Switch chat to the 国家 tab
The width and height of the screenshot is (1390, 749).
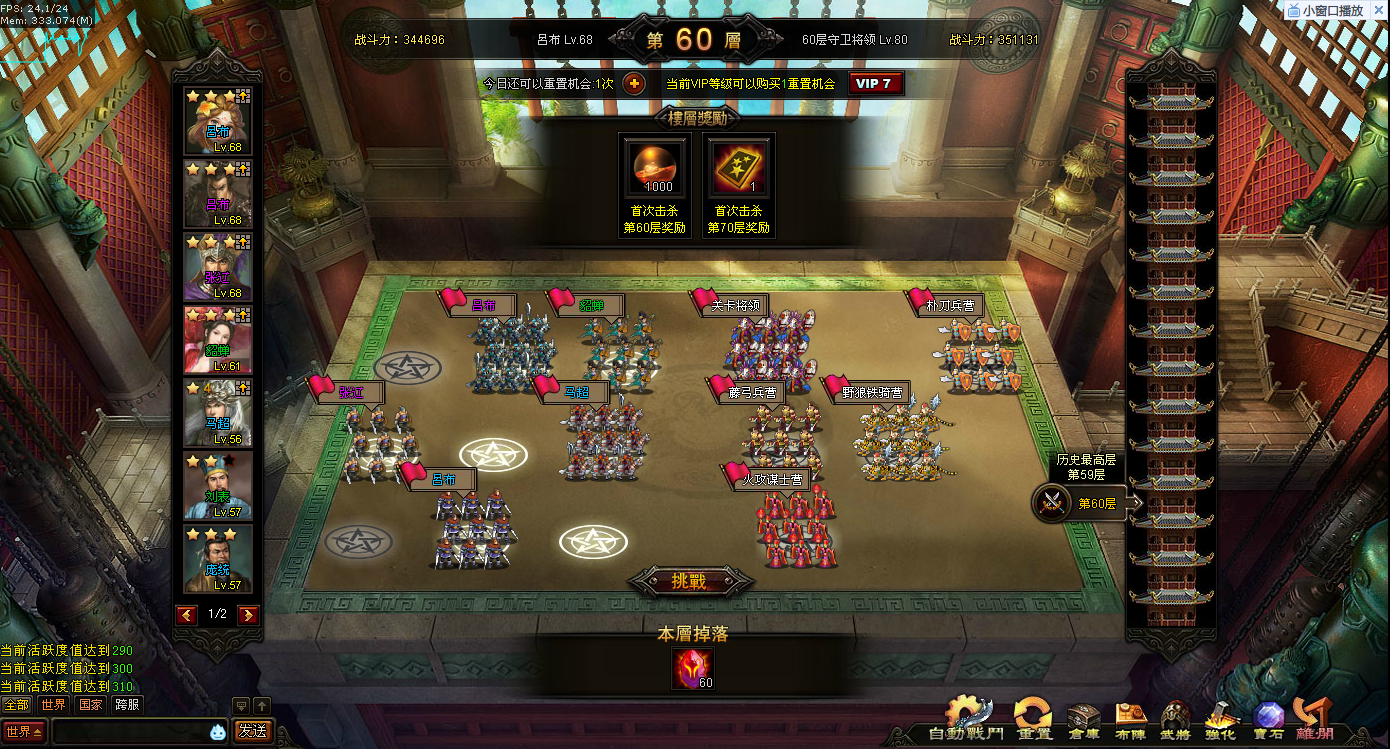pos(91,704)
